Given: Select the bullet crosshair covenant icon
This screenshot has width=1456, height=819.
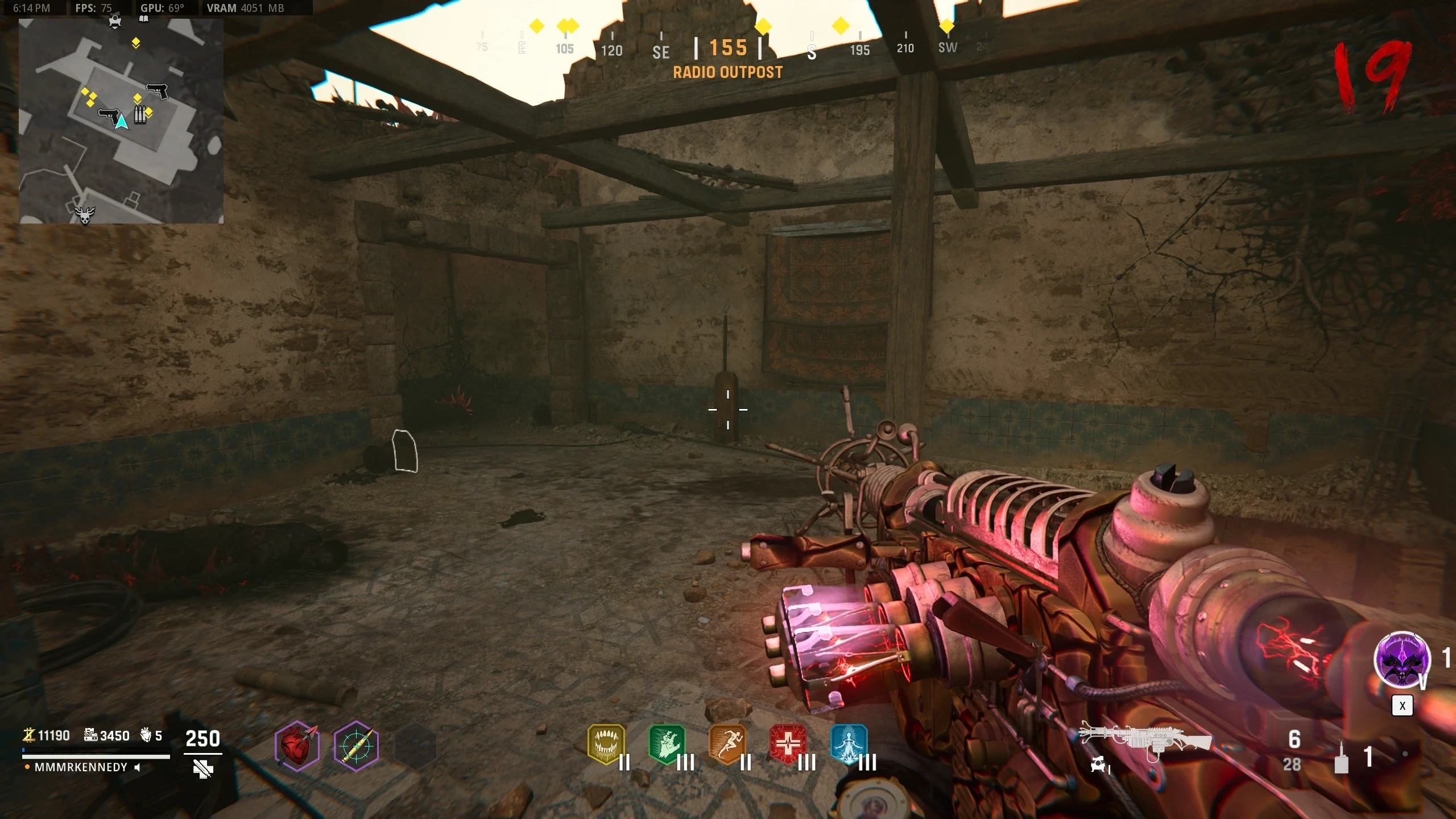Looking at the screenshot, I should coord(356,746).
